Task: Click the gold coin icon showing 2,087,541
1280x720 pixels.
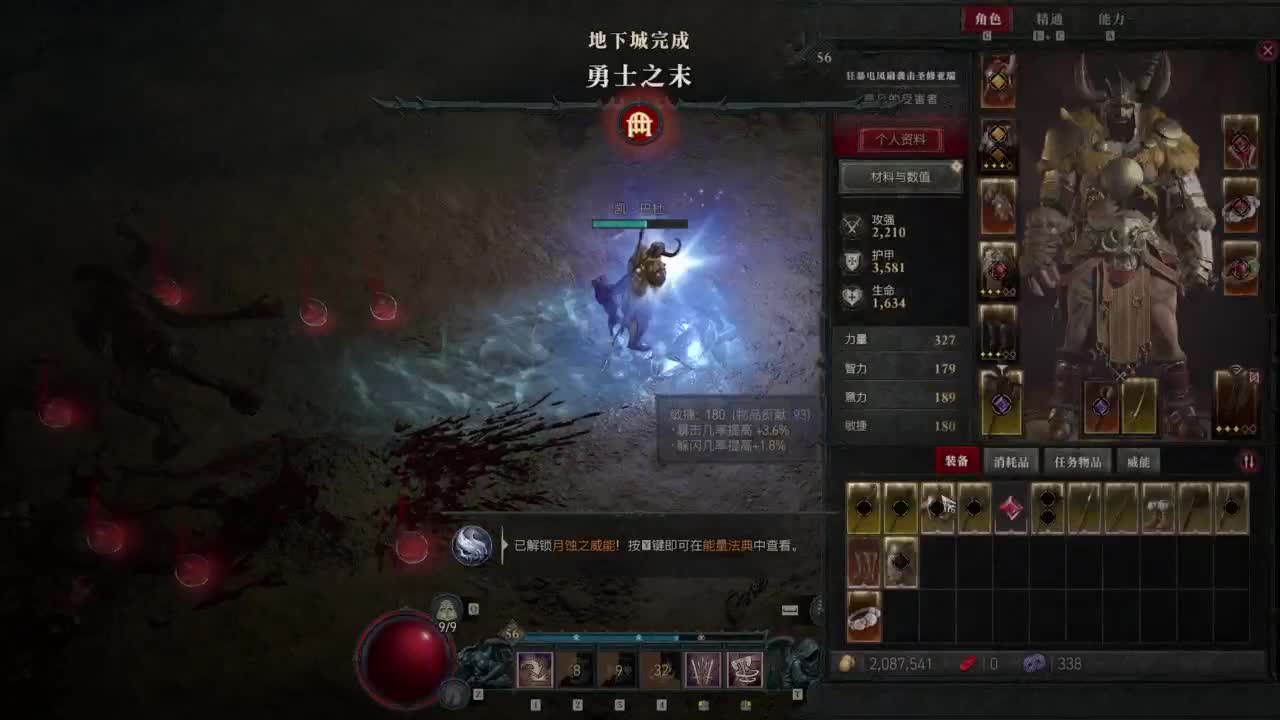Action: [848, 663]
